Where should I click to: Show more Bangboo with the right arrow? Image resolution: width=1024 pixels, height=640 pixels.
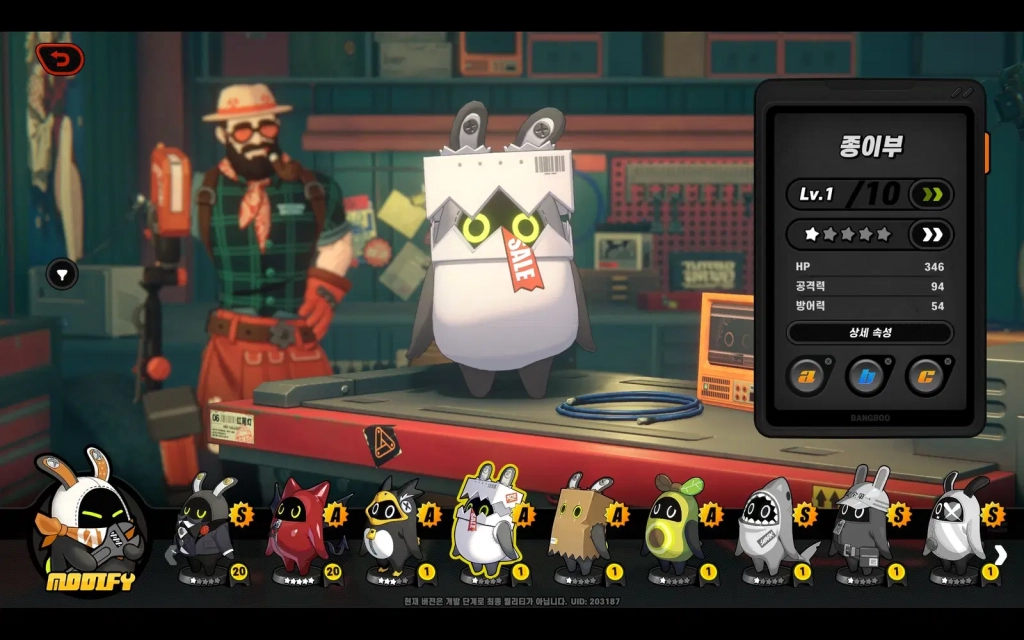1000,555
